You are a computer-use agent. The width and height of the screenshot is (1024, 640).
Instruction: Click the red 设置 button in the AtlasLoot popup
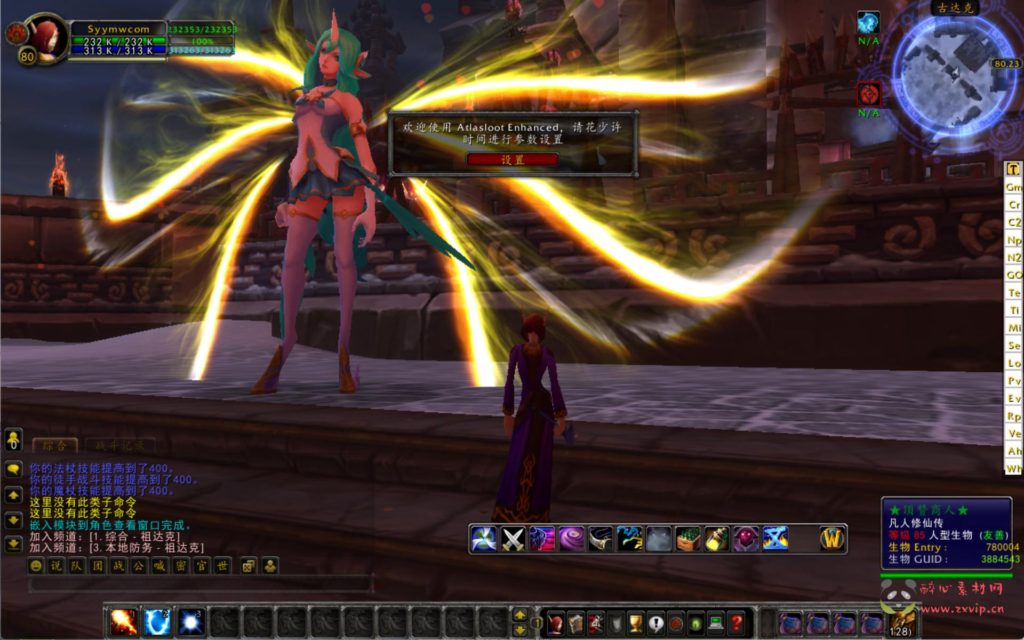point(512,159)
